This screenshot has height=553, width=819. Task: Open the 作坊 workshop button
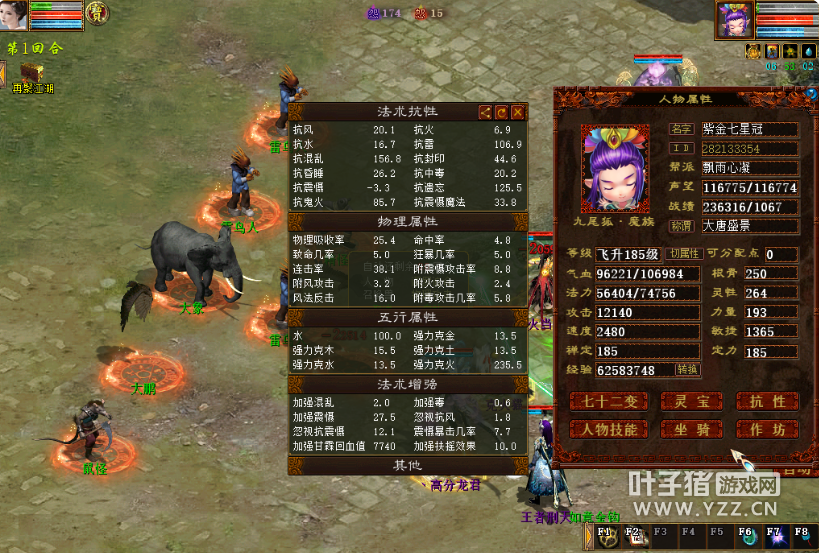point(766,429)
